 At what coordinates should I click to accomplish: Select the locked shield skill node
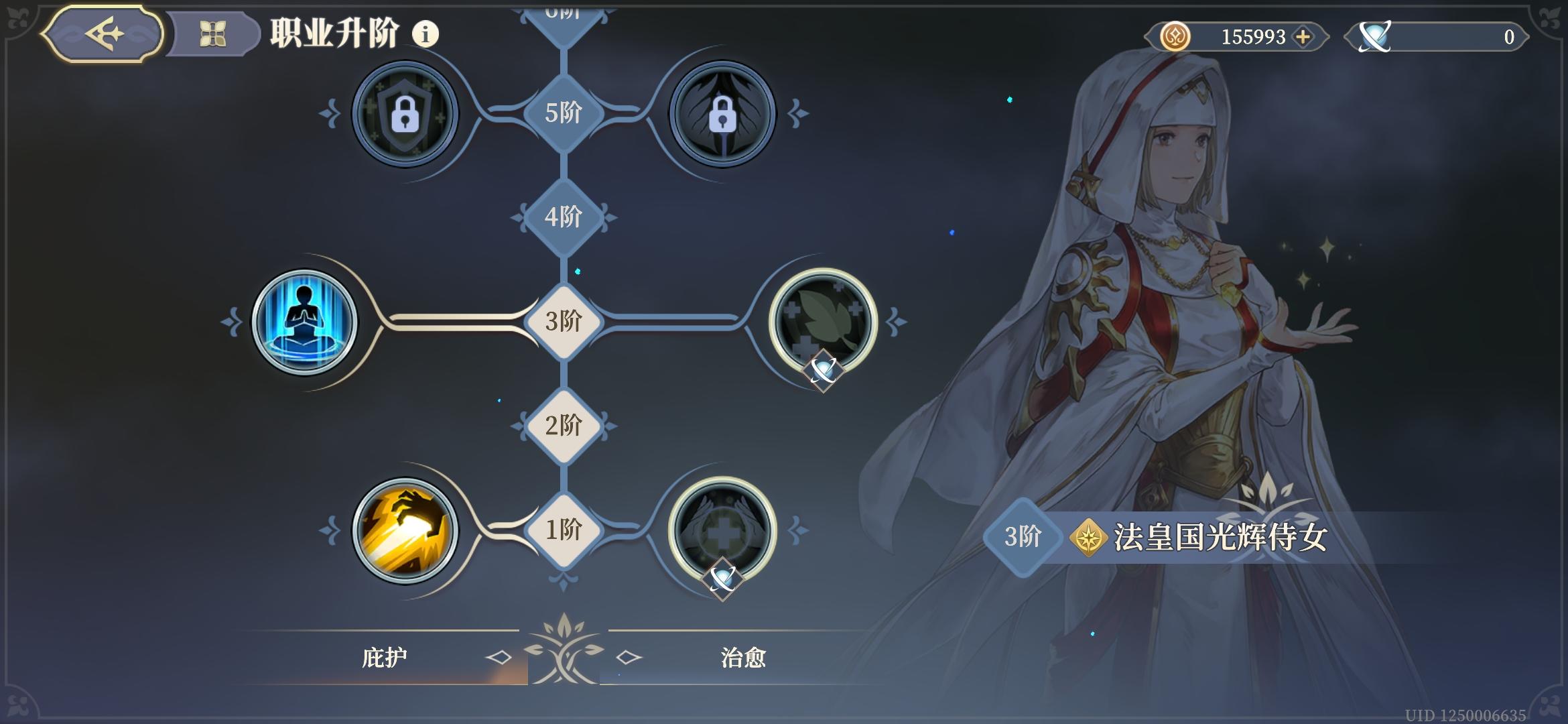click(405, 114)
